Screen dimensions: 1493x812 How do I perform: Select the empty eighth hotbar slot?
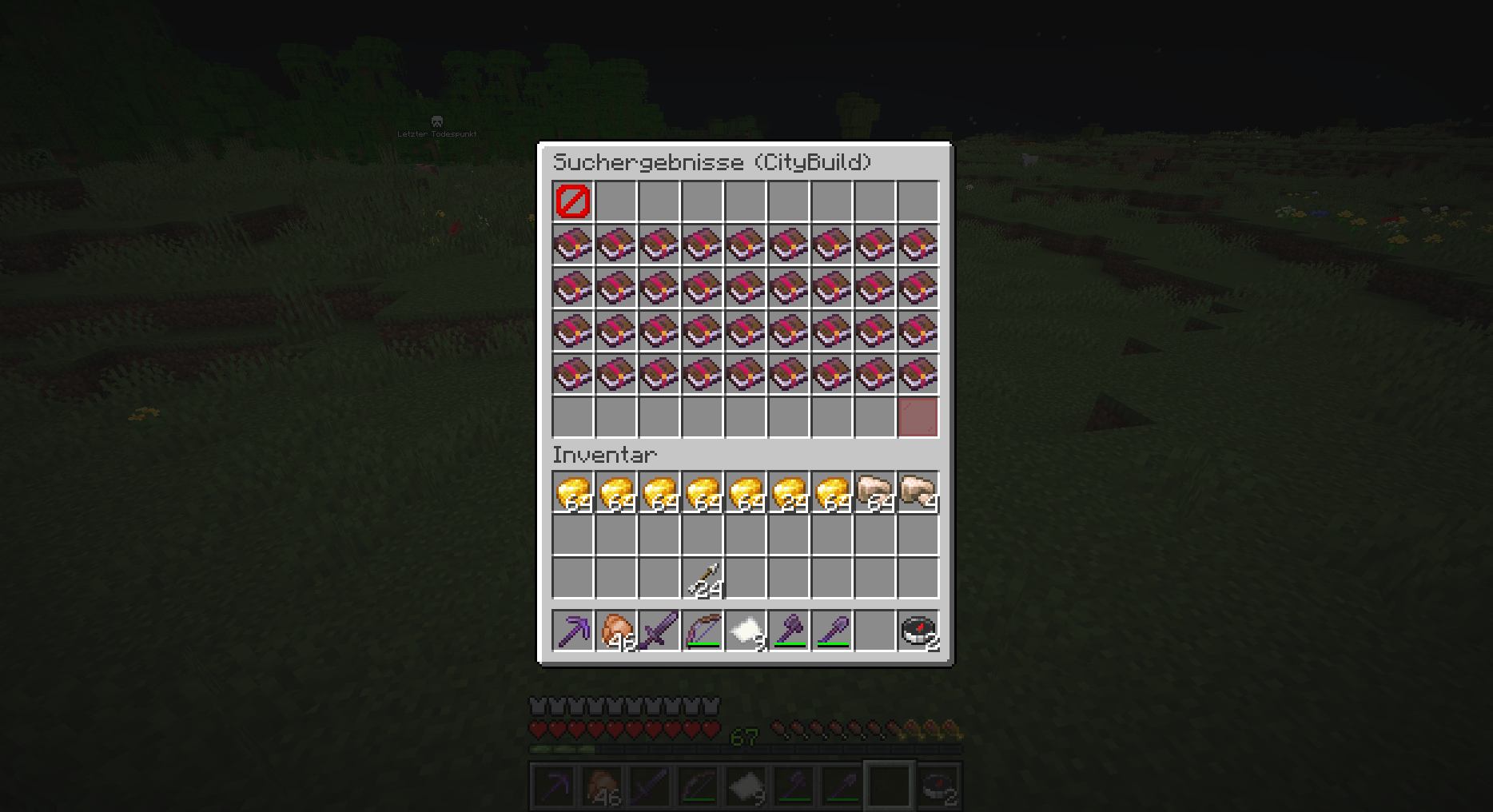[x=874, y=631]
